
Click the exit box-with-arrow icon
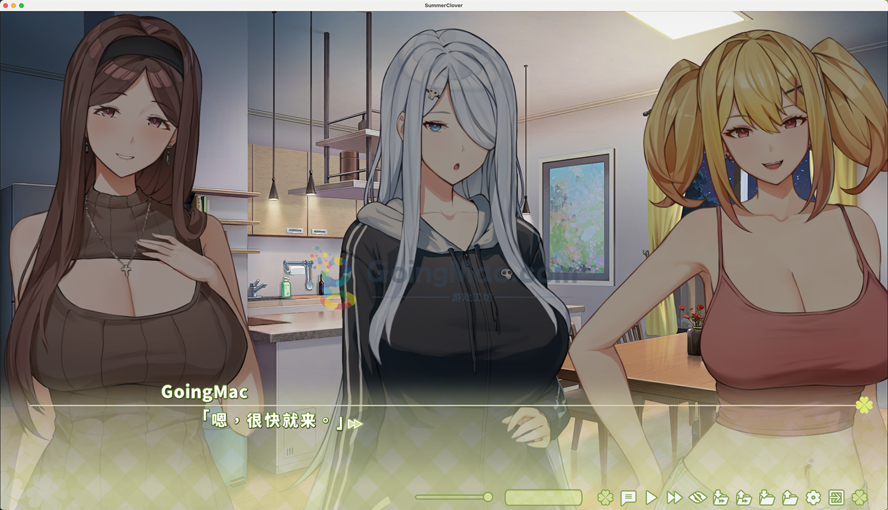[x=836, y=497]
